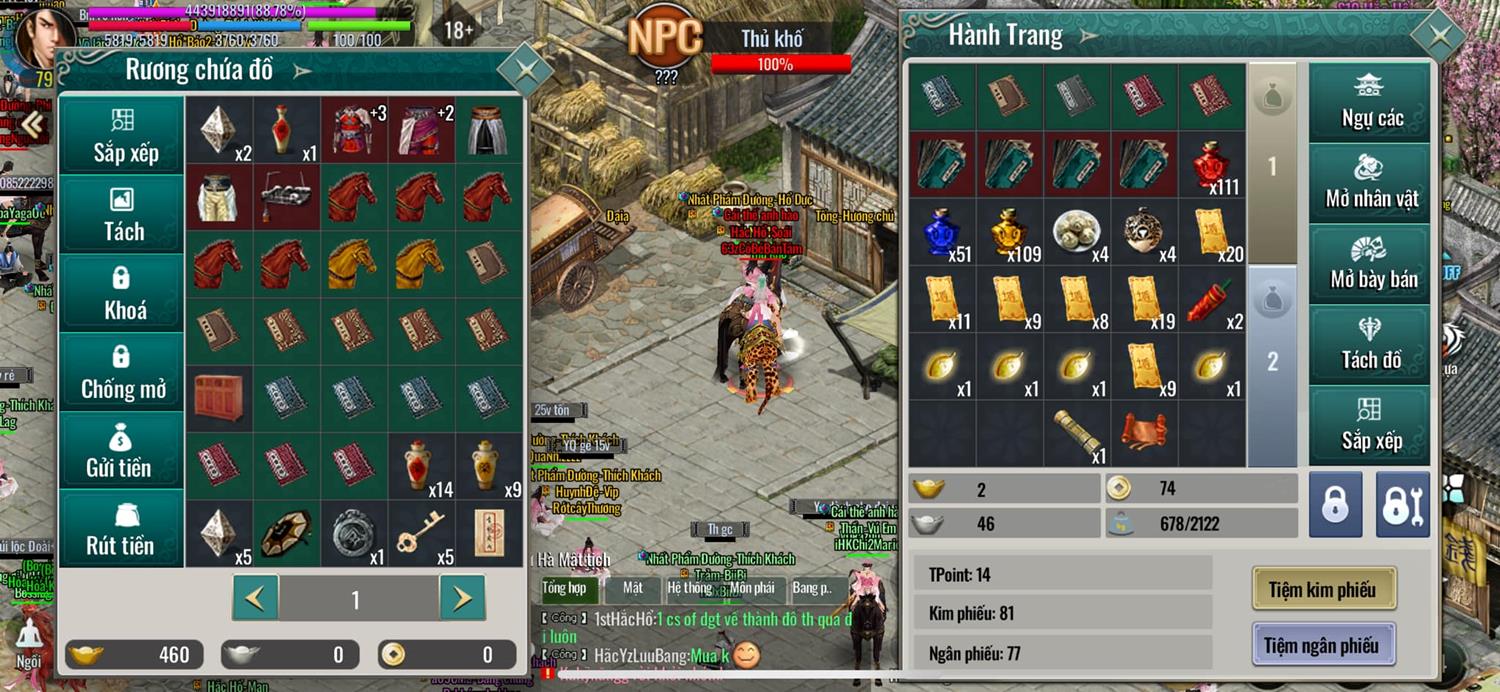Choose Gửi tiền to deposit money
The width and height of the screenshot is (1500, 692).
pyautogui.click(x=122, y=451)
